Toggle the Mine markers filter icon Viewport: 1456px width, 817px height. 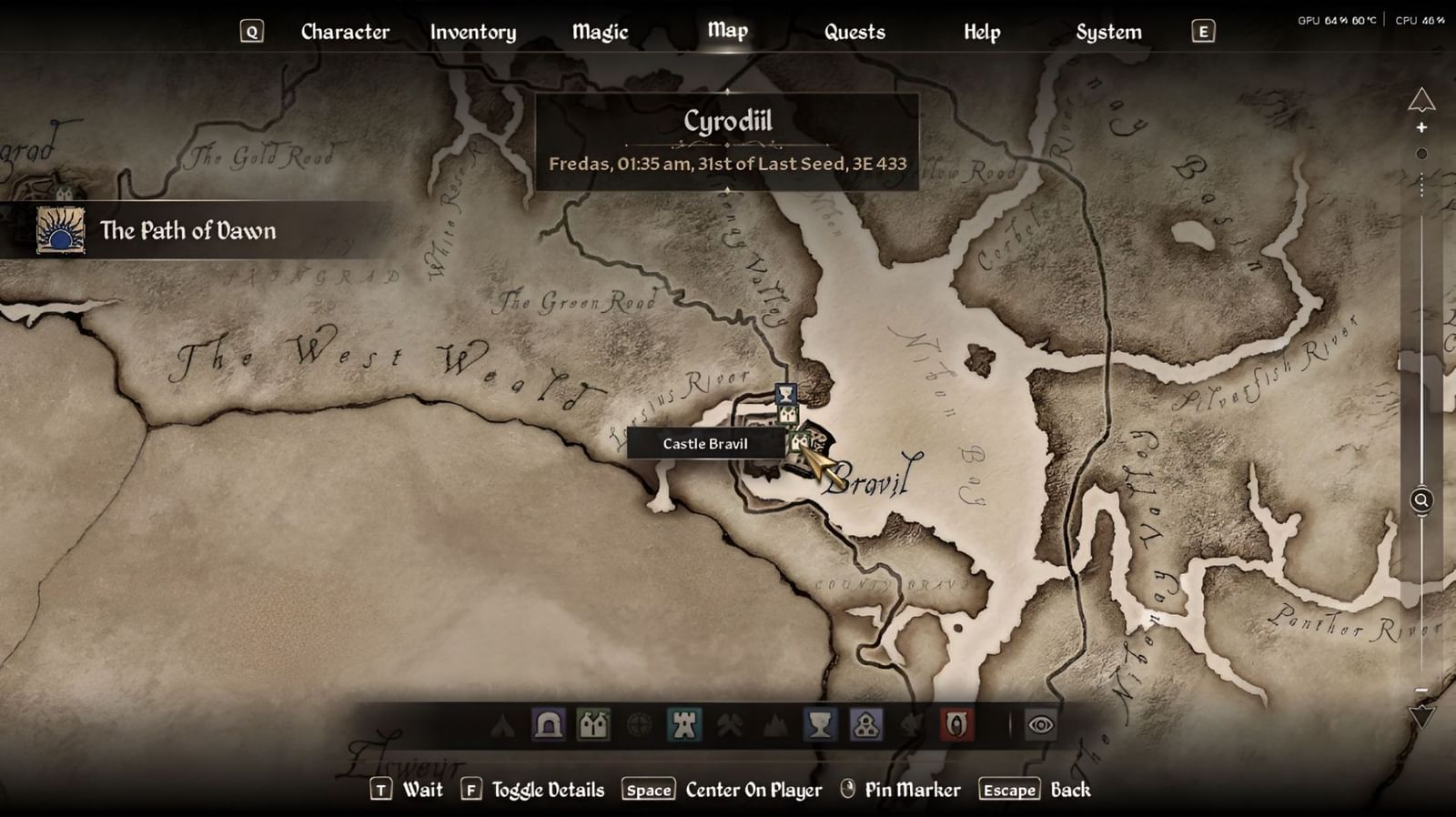[730, 725]
